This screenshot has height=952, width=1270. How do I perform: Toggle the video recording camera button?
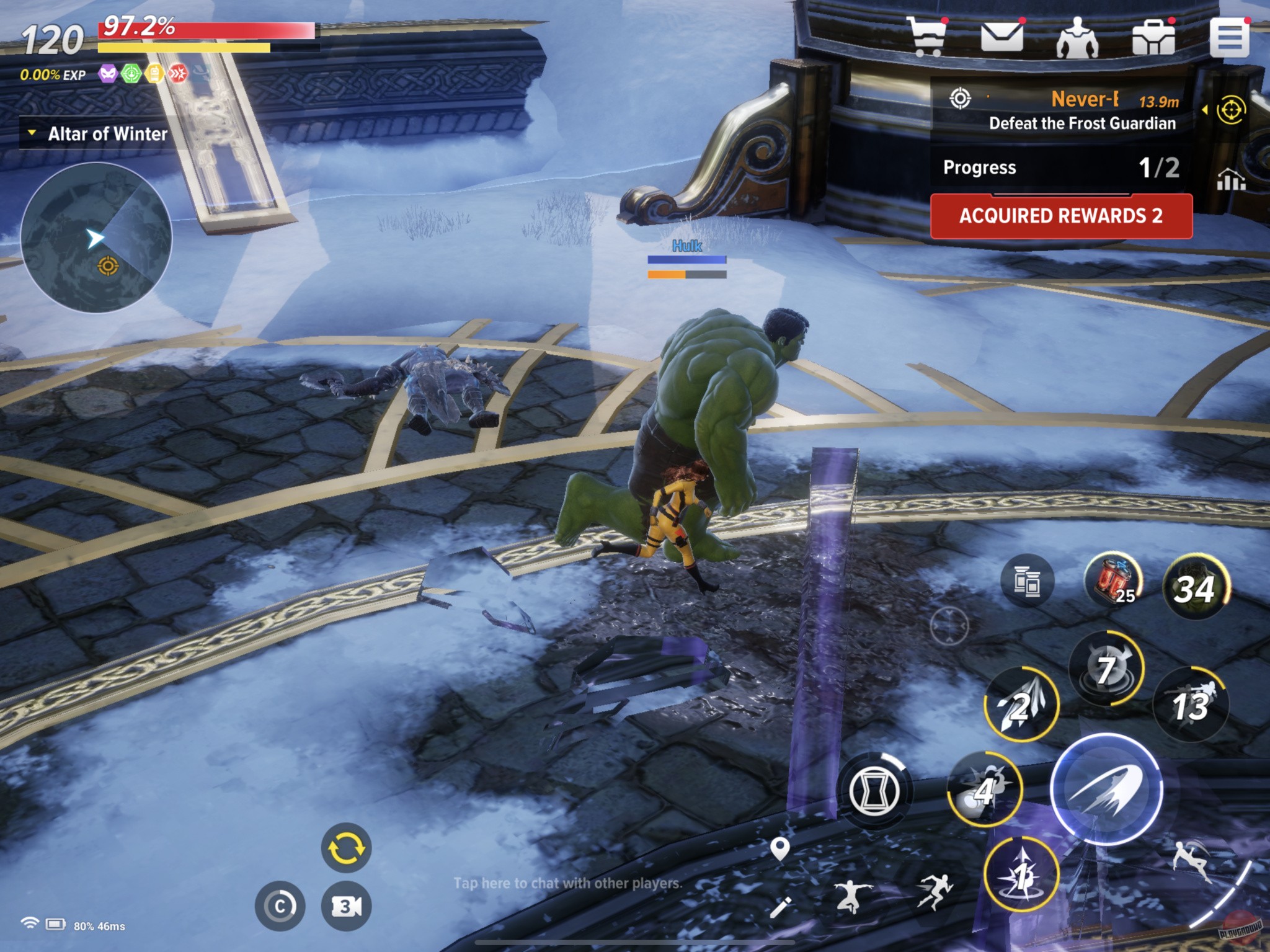click(347, 904)
